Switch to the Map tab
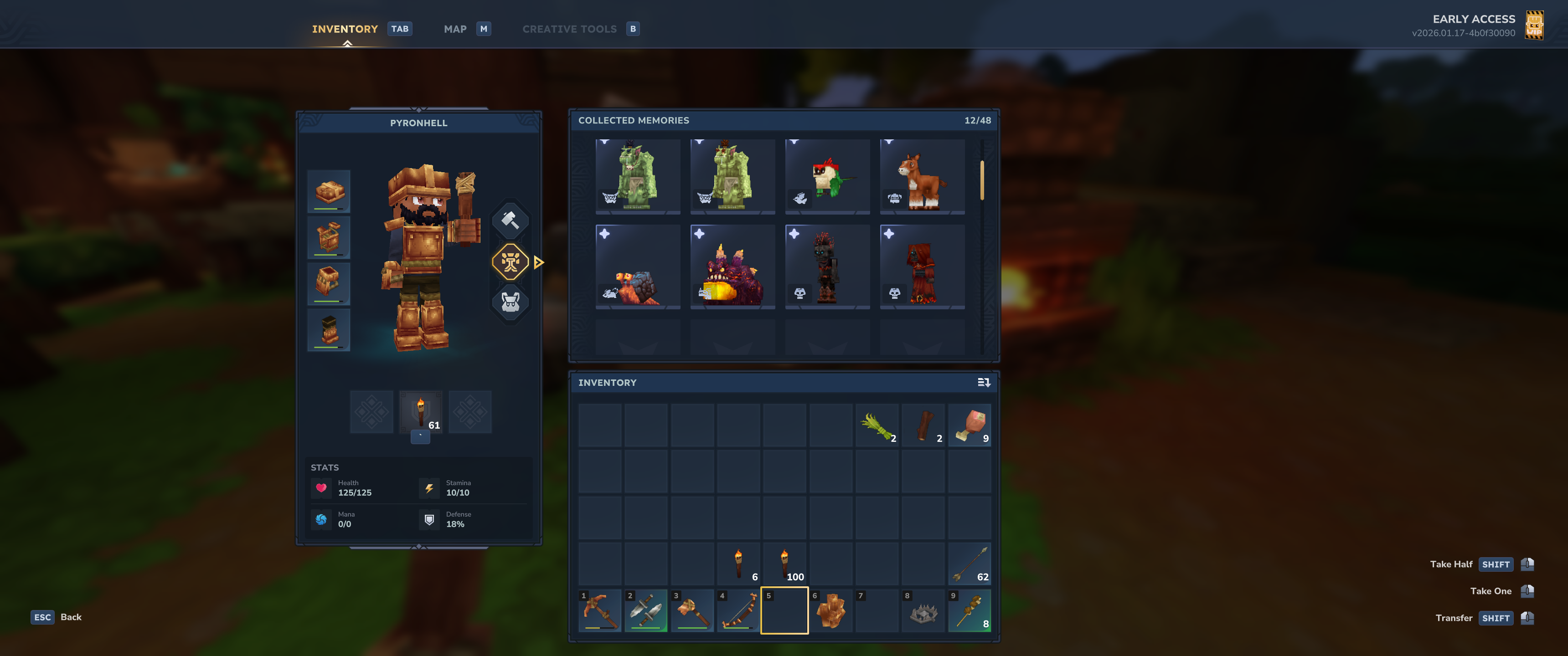 click(x=455, y=29)
